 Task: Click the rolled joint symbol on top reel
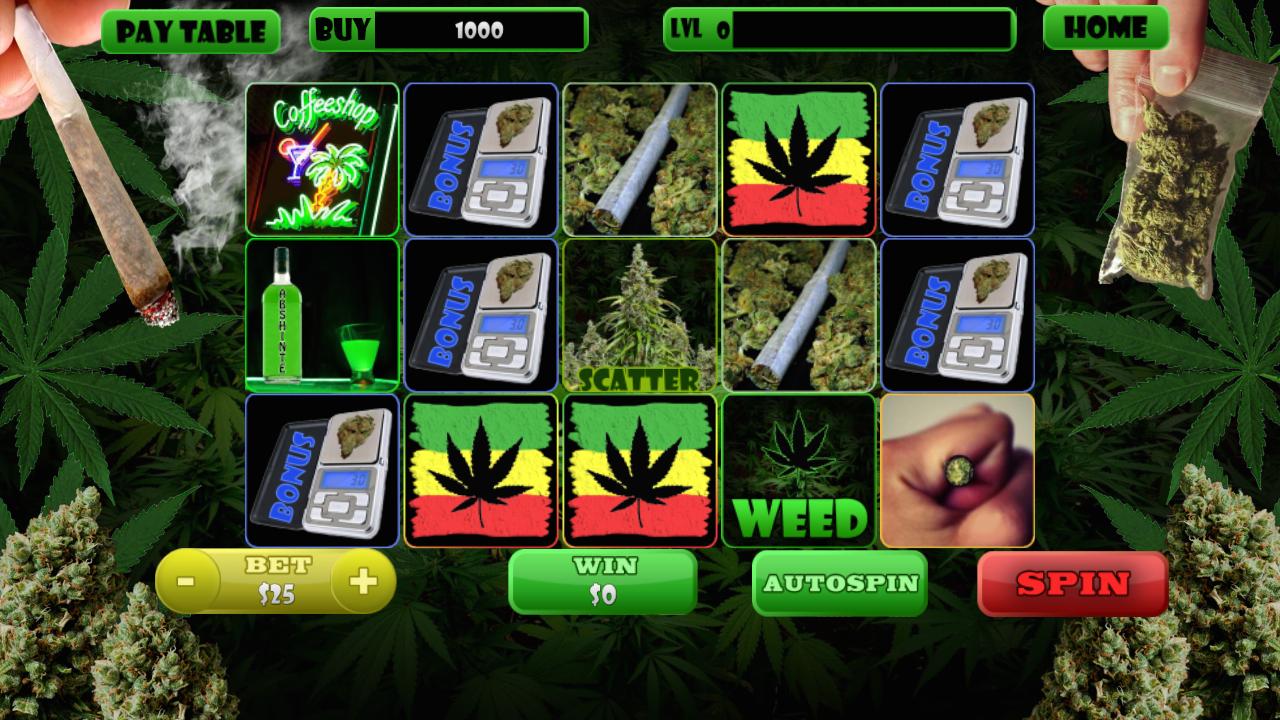(639, 158)
